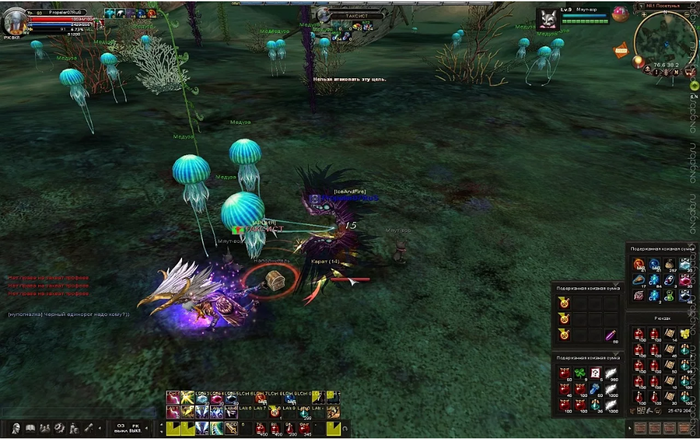
Task: Click the orange orb beside the minimap
Action: click(x=637, y=61)
